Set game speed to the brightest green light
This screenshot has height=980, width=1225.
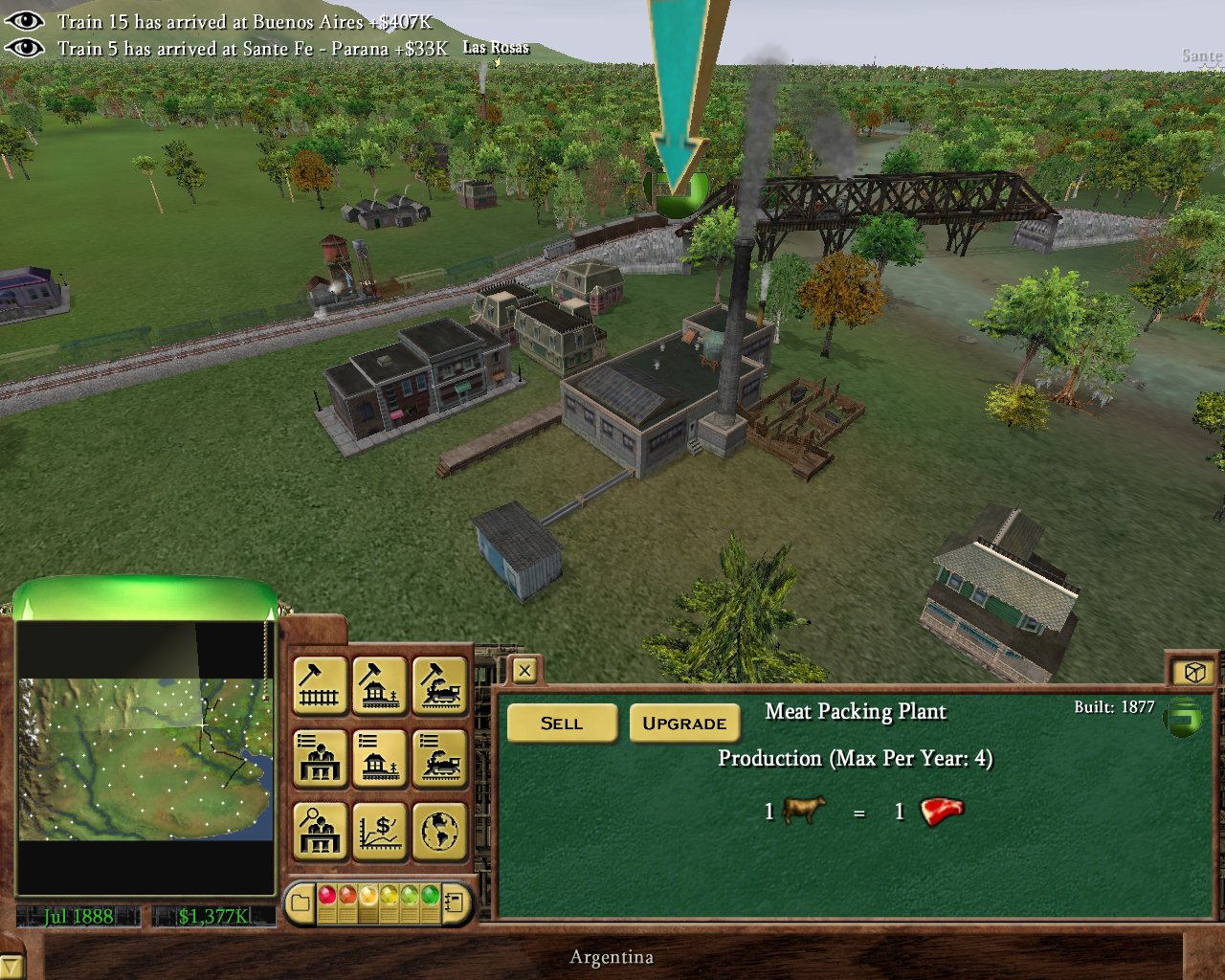click(x=430, y=896)
